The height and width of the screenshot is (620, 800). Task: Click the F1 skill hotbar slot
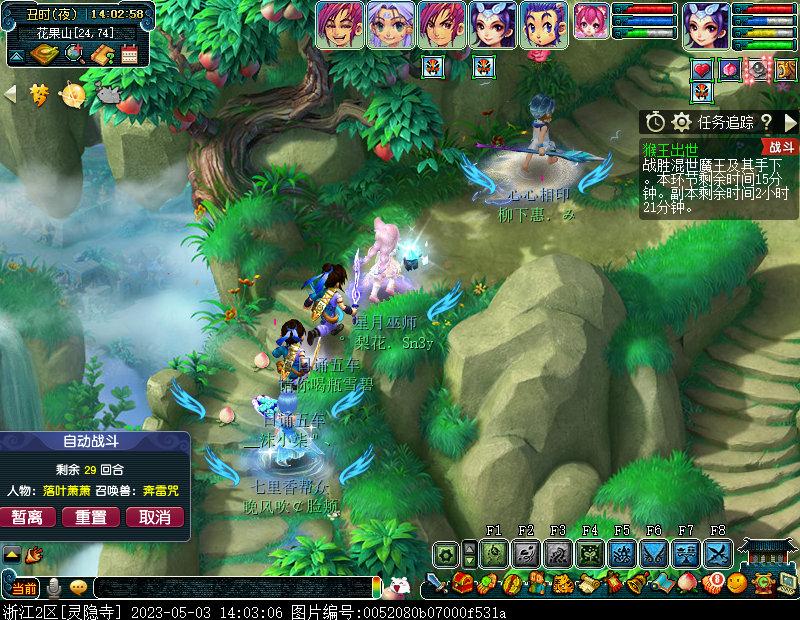pos(494,553)
